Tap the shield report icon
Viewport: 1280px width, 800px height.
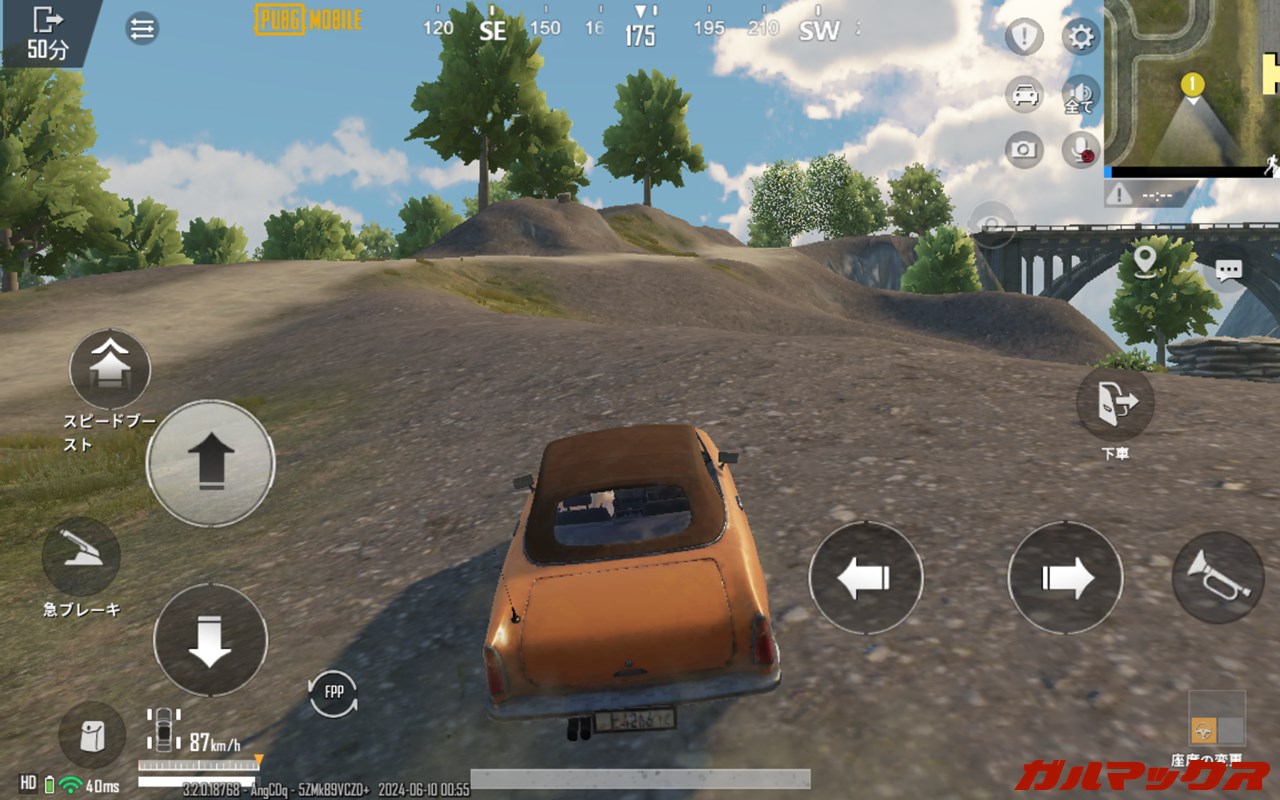pyautogui.click(x=1024, y=38)
